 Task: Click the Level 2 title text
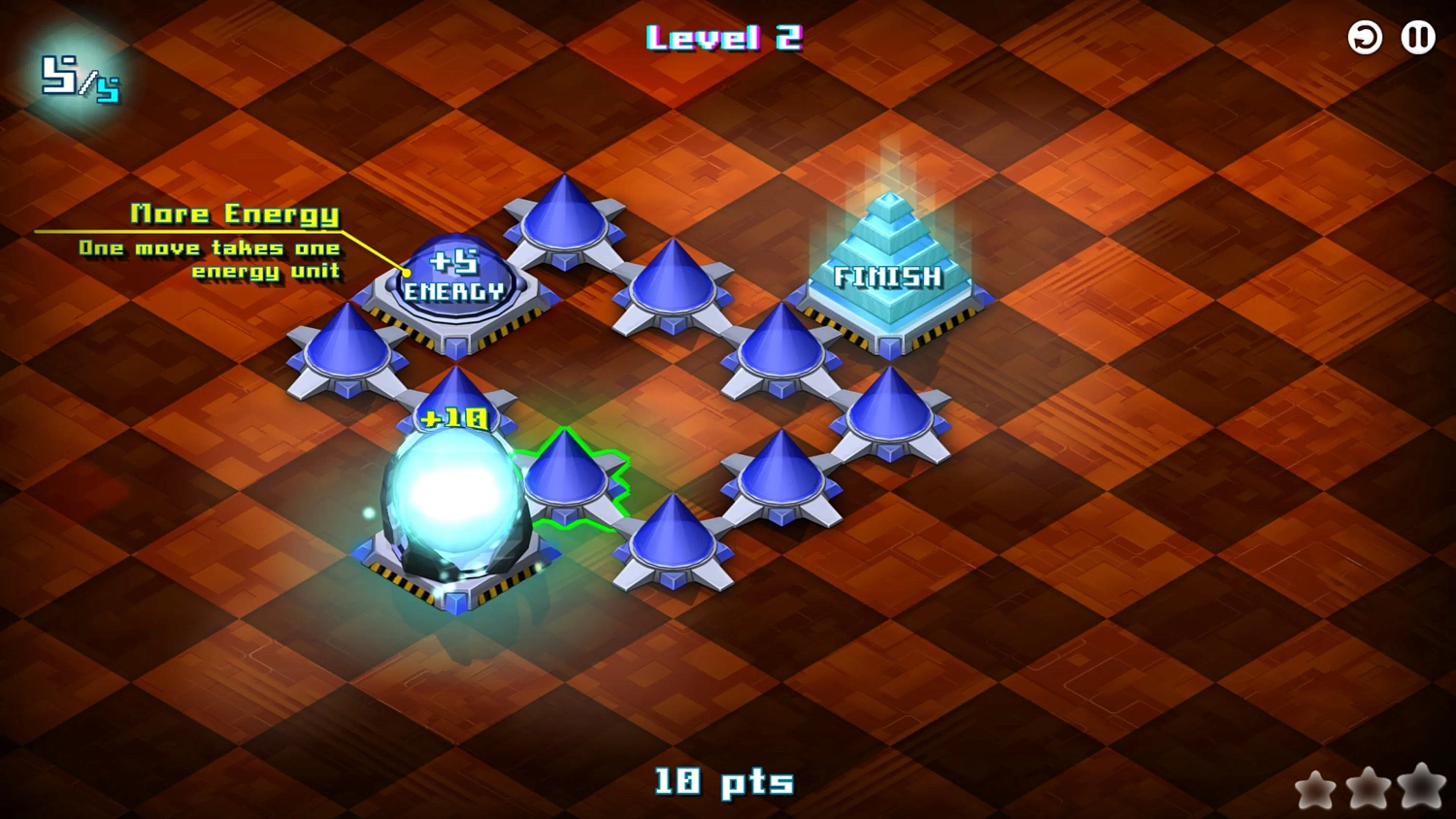pyautogui.click(x=726, y=39)
